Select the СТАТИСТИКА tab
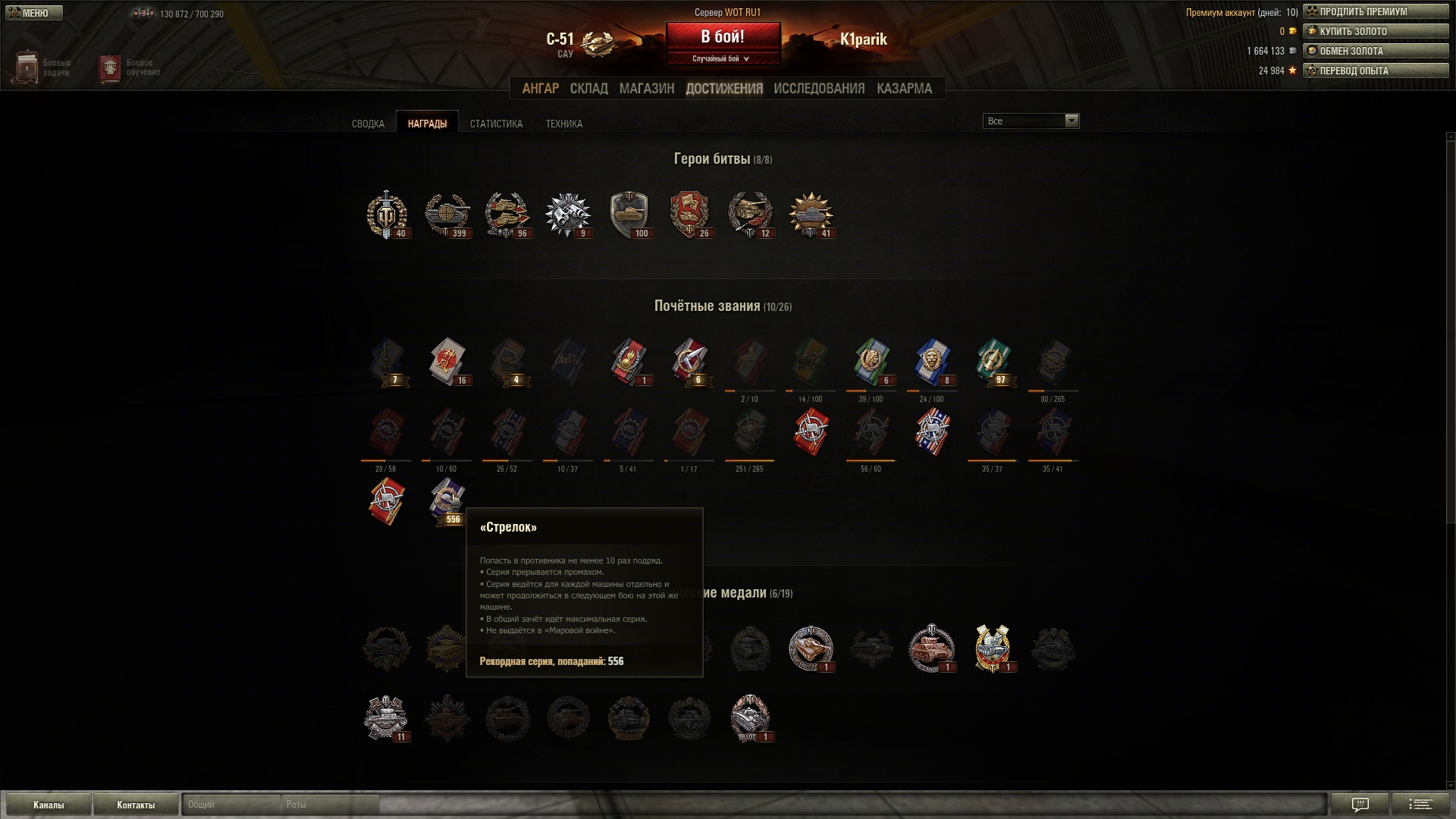This screenshot has height=819, width=1456. (496, 124)
